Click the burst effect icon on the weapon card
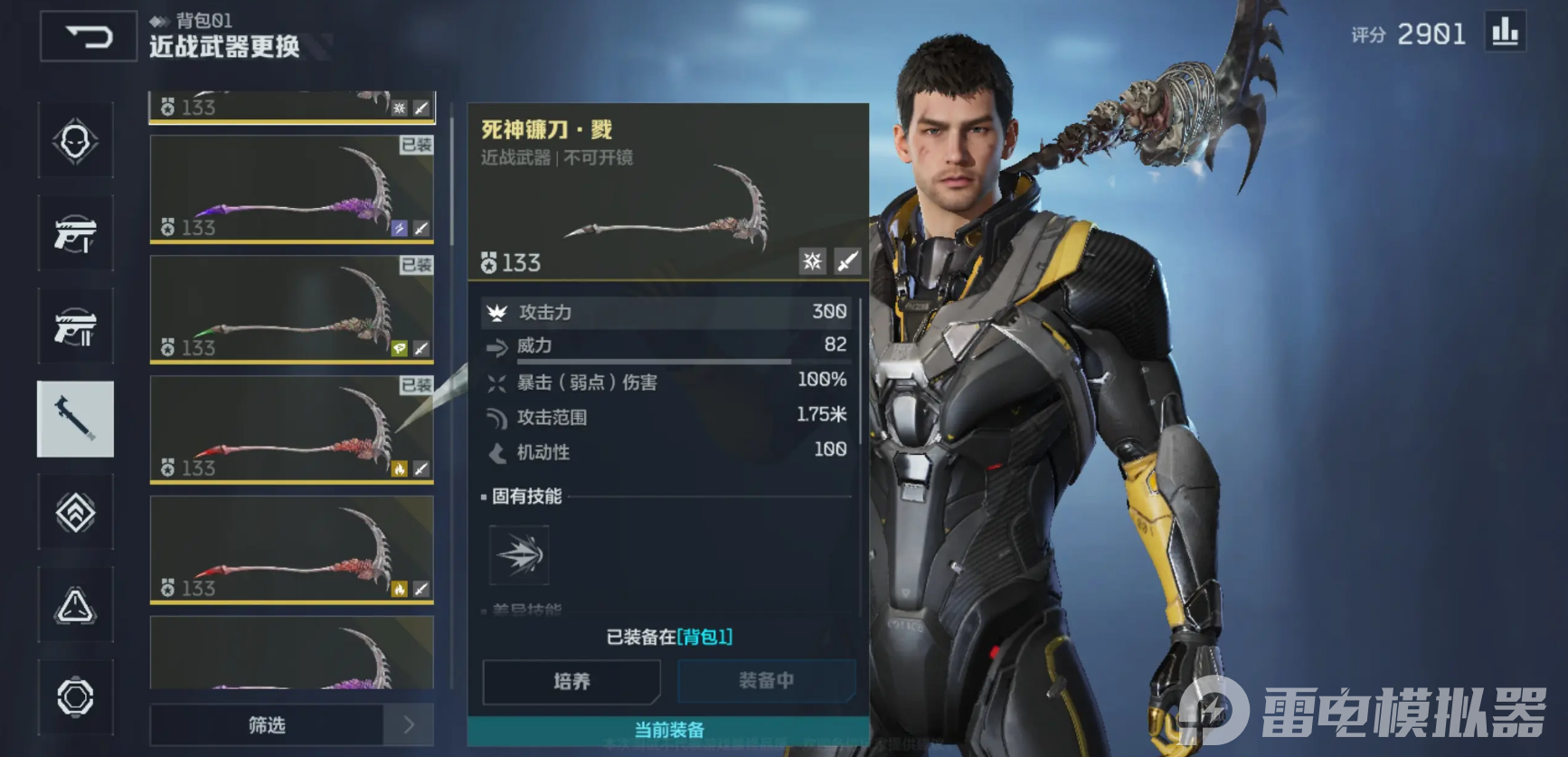 click(812, 262)
